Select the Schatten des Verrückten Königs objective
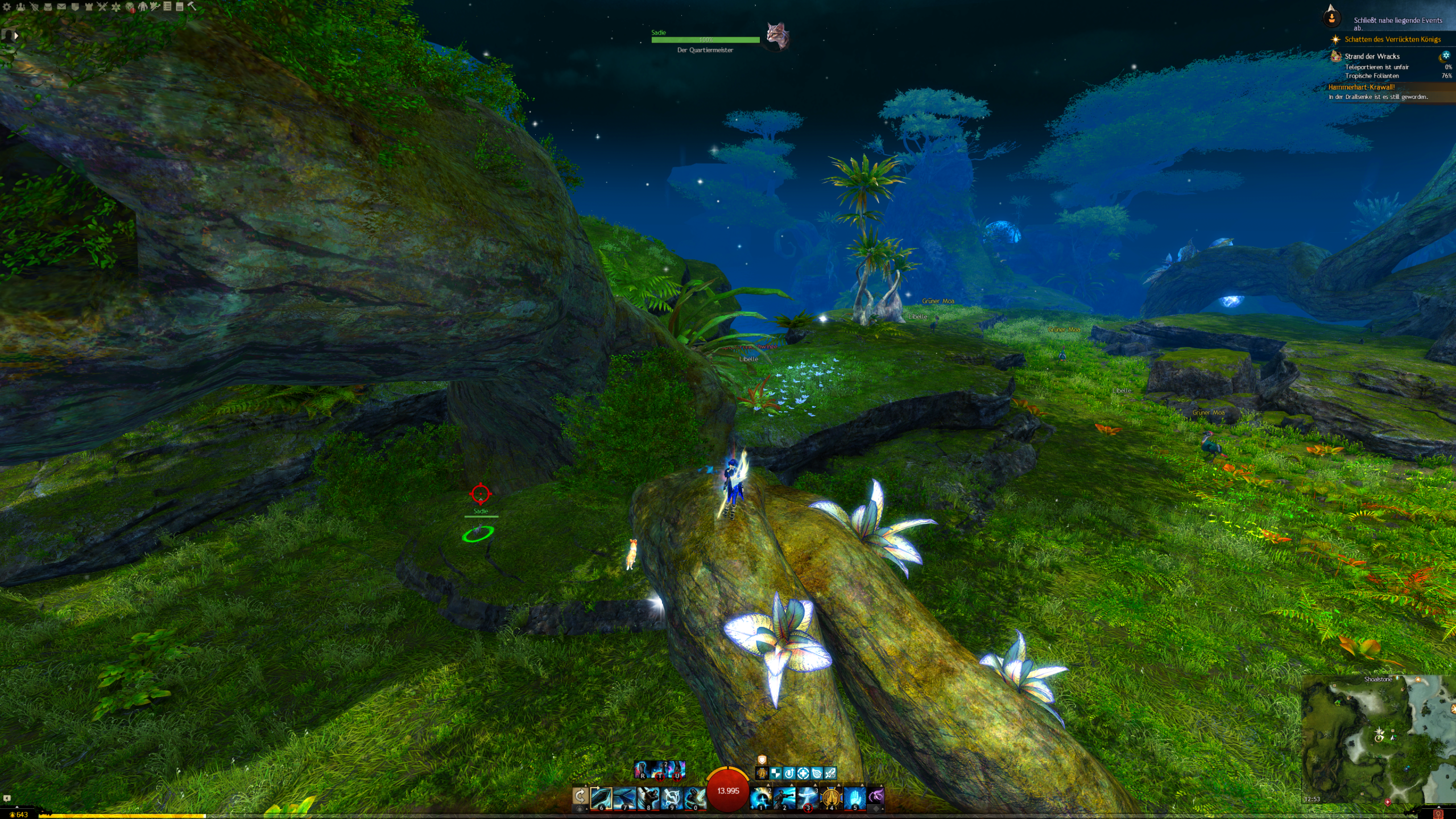The image size is (1456, 819). point(1392,39)
